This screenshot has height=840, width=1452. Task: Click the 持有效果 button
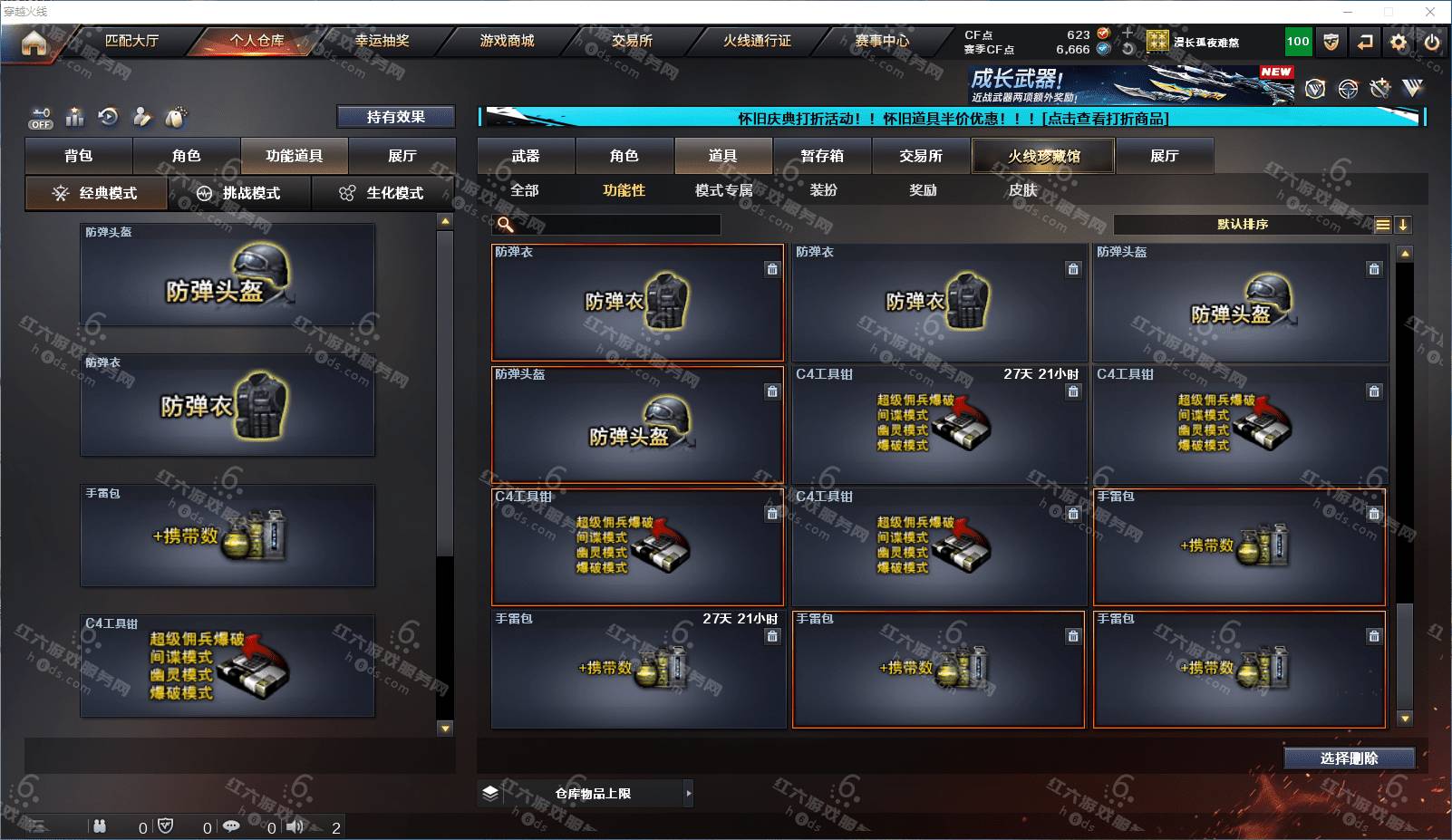click(395, 117)
